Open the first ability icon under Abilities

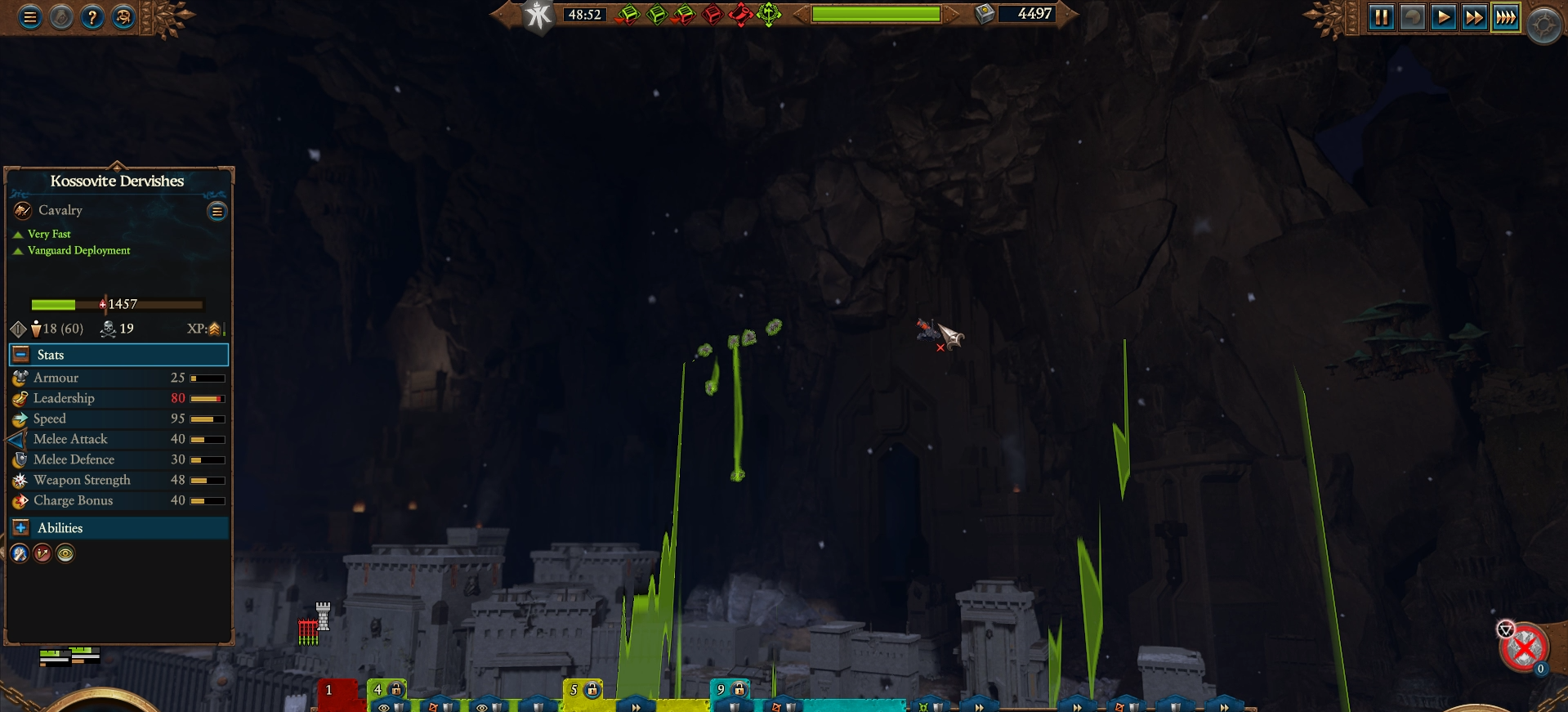point(20,553)
